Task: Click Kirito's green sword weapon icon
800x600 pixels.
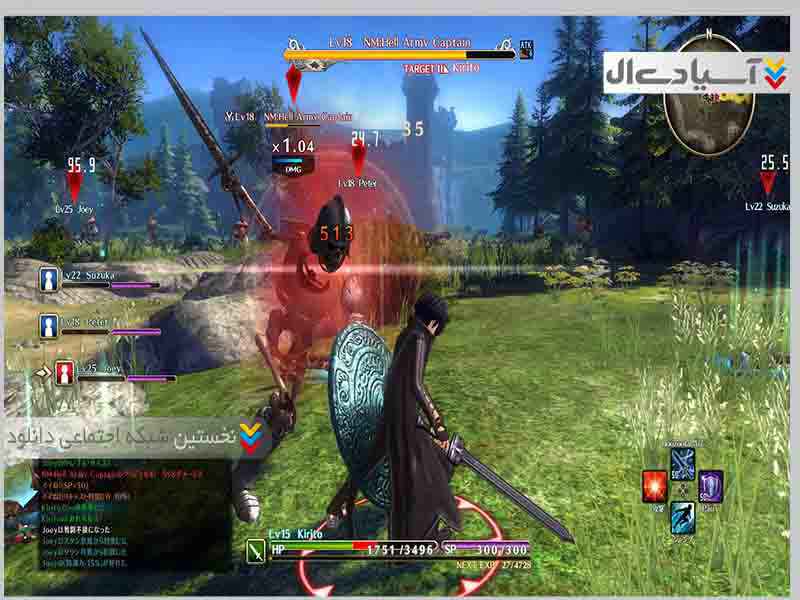Action: coord(254,548)
